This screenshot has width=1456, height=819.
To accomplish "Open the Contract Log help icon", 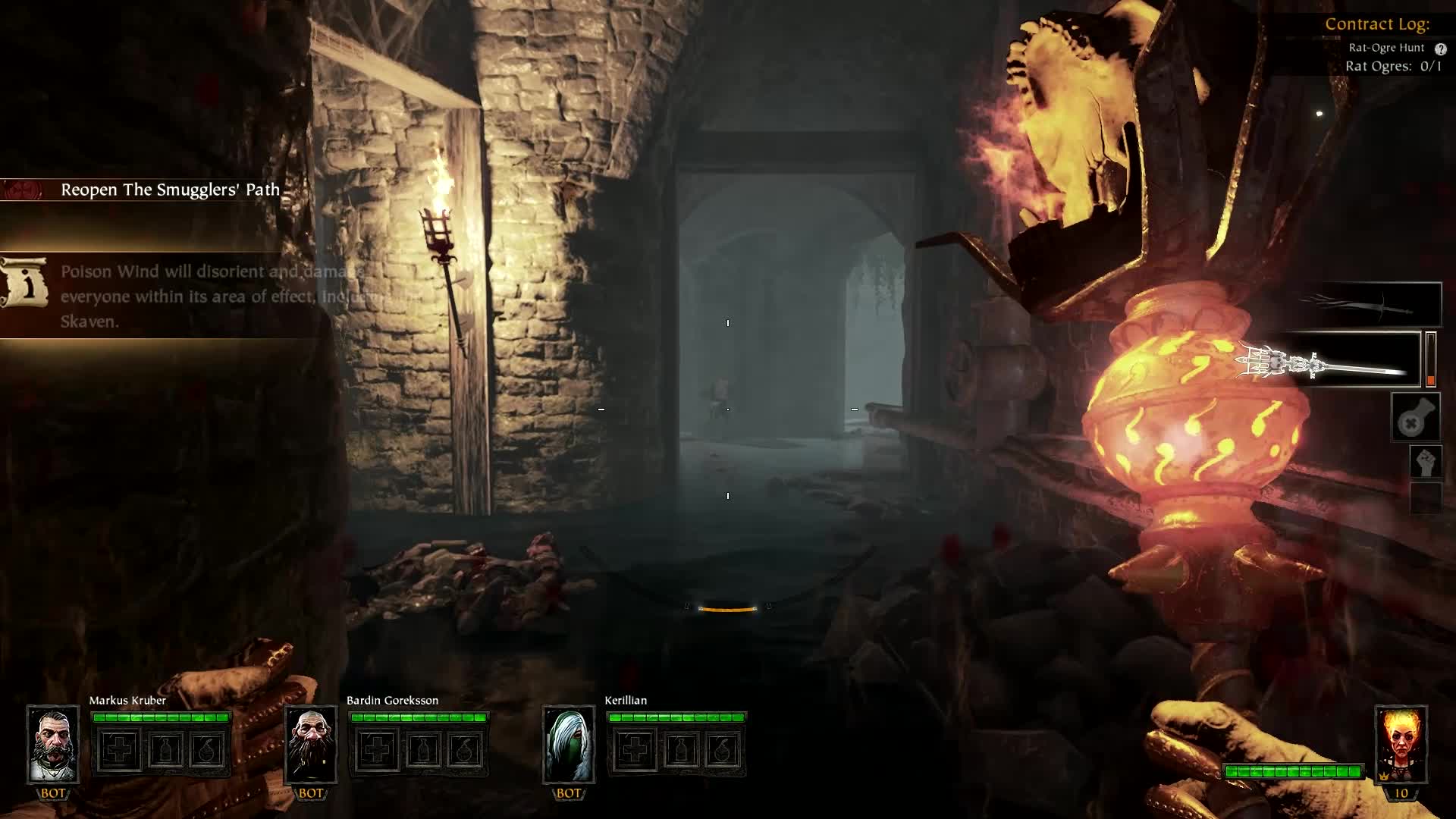I will tap(1440, 49).
